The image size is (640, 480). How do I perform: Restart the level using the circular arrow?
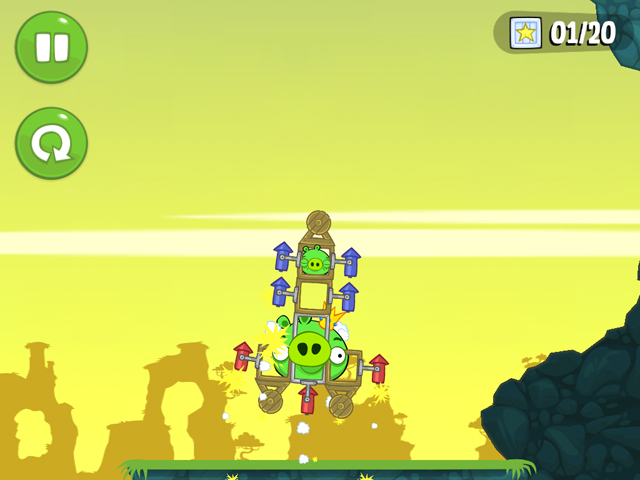[x=51, y=143]
